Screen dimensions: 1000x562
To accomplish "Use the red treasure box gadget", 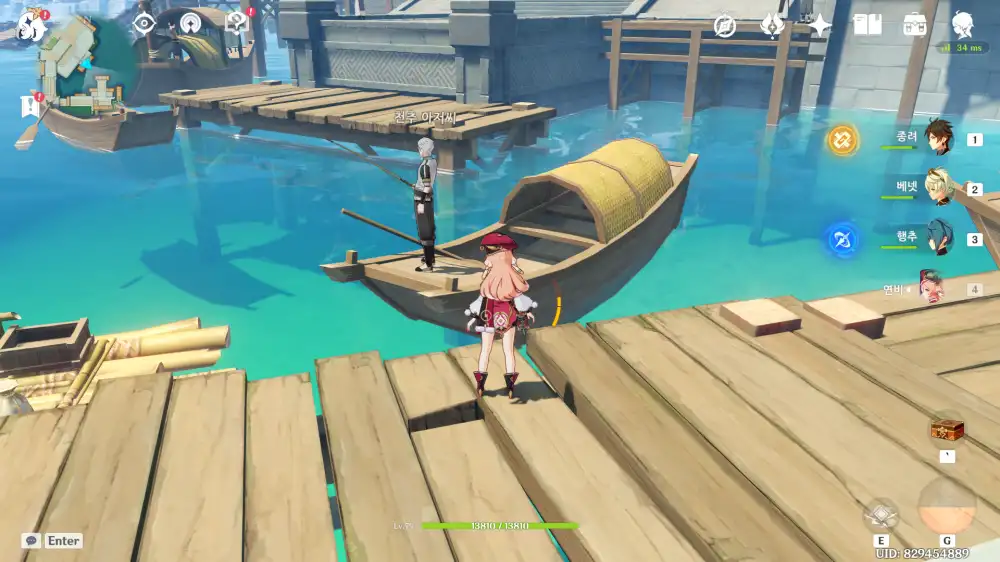I will coord(946,431).
